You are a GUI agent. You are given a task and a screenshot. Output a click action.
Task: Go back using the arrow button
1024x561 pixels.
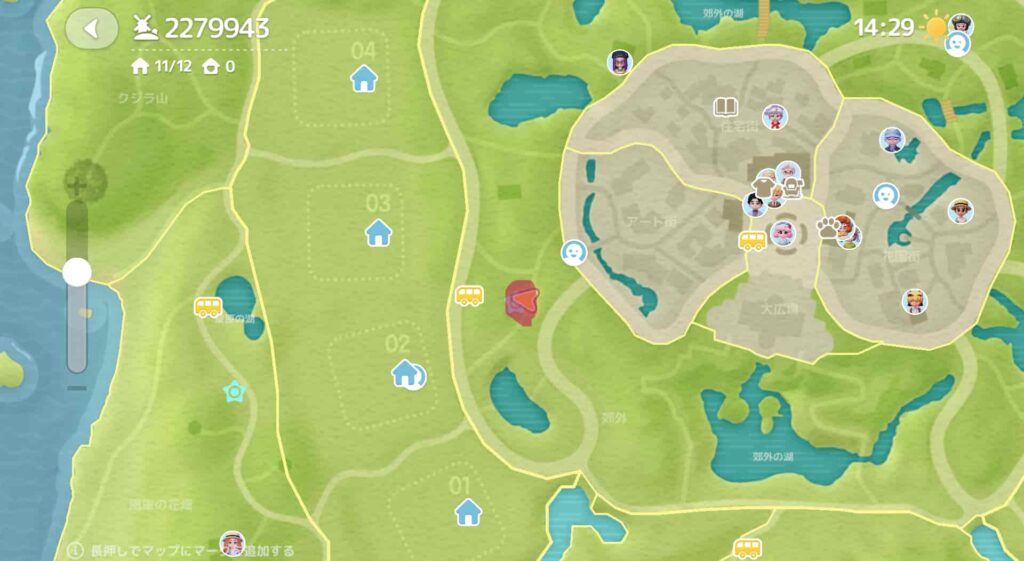(91, 28)
